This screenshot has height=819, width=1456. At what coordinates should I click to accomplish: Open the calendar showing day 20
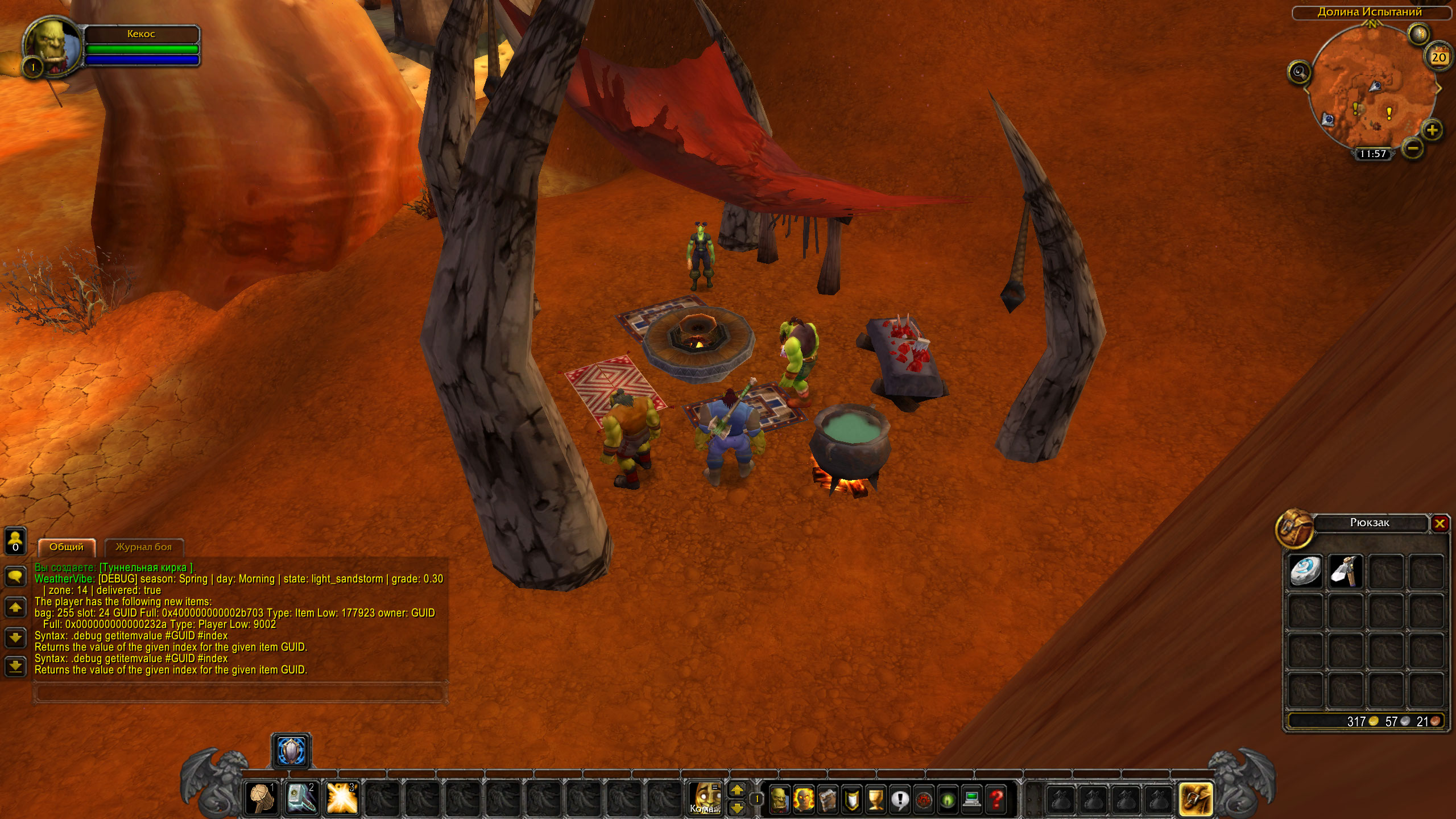[x=1438, y=57]
